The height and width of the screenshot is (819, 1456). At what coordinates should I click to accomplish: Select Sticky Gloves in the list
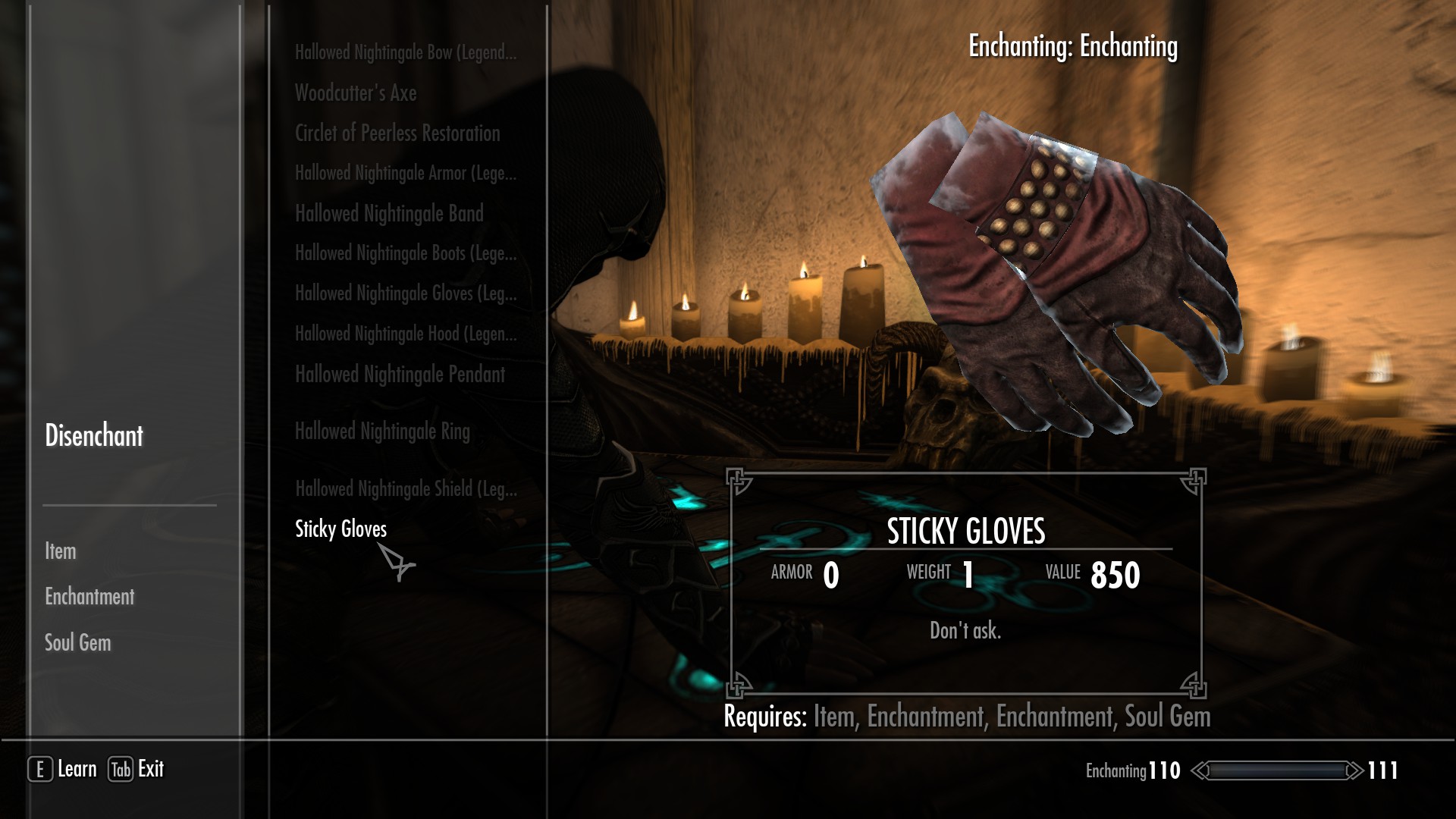340,529
